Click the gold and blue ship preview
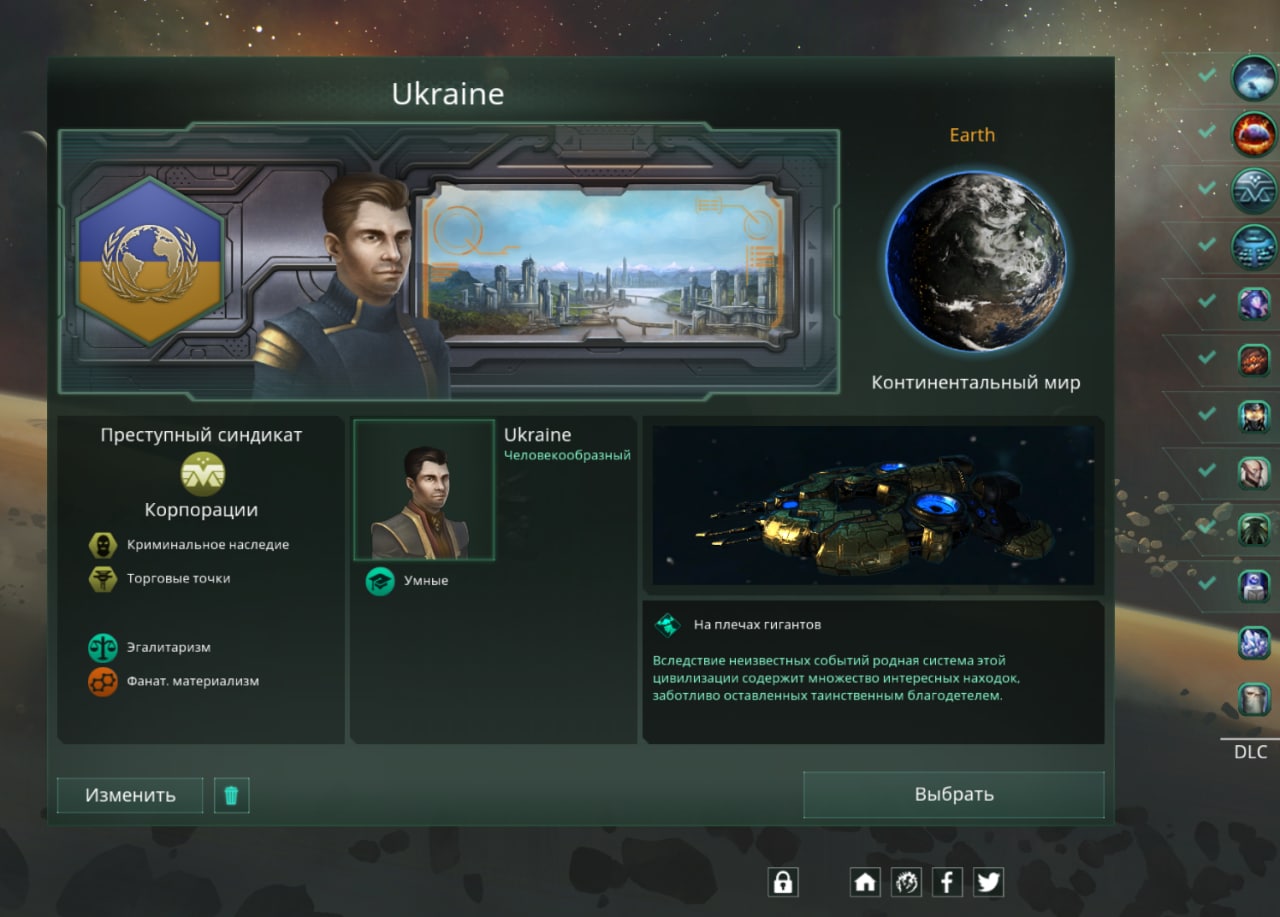1280x917 pixels. point(872,505)
